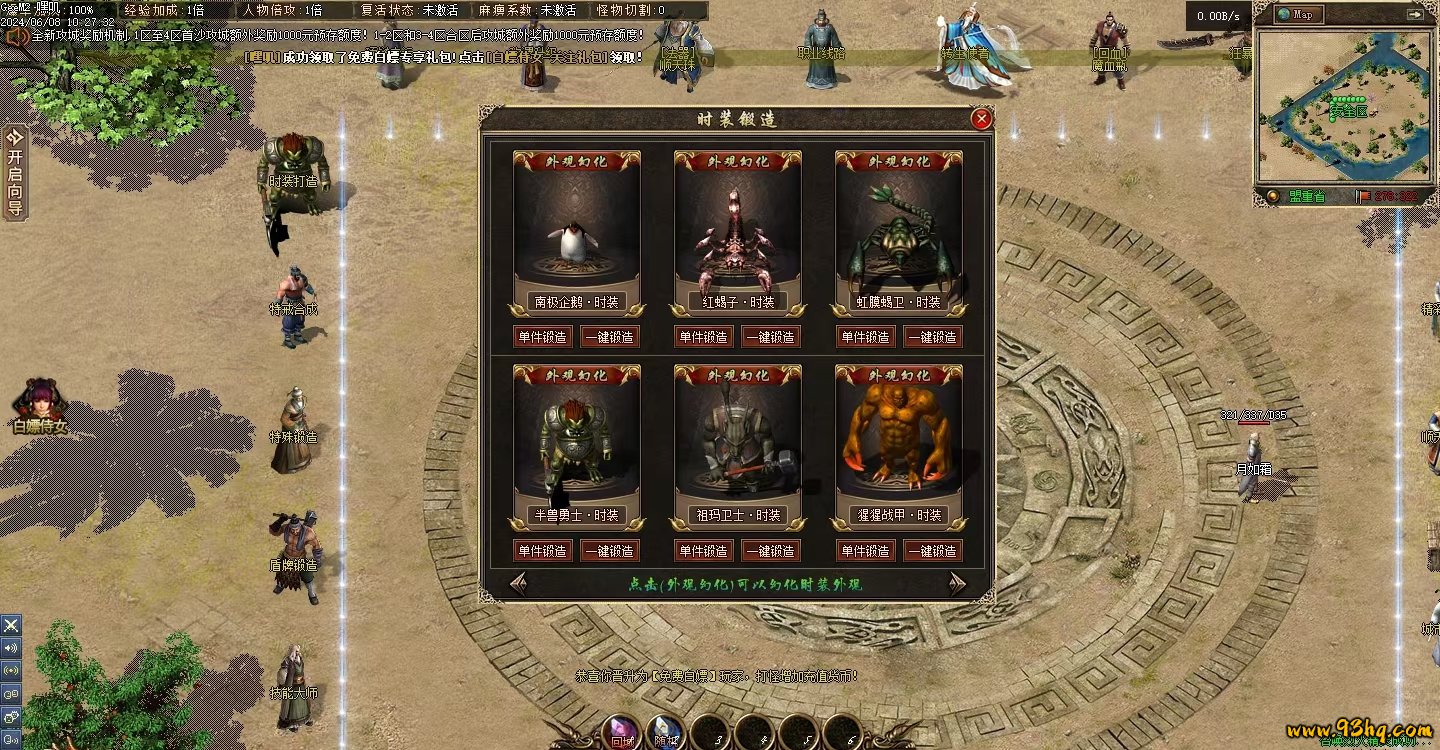Use the 随机 crystal hotbar slot
This screenshot has height=750, width=1440.
click(x=665, y=733)
